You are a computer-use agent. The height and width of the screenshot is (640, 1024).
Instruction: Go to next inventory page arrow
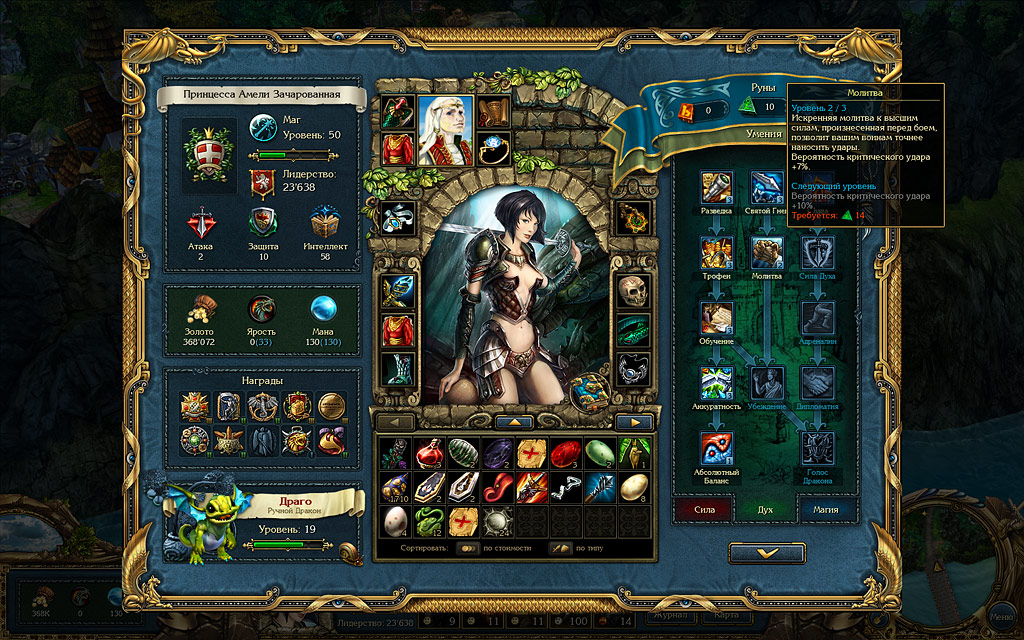pos(633,422)
